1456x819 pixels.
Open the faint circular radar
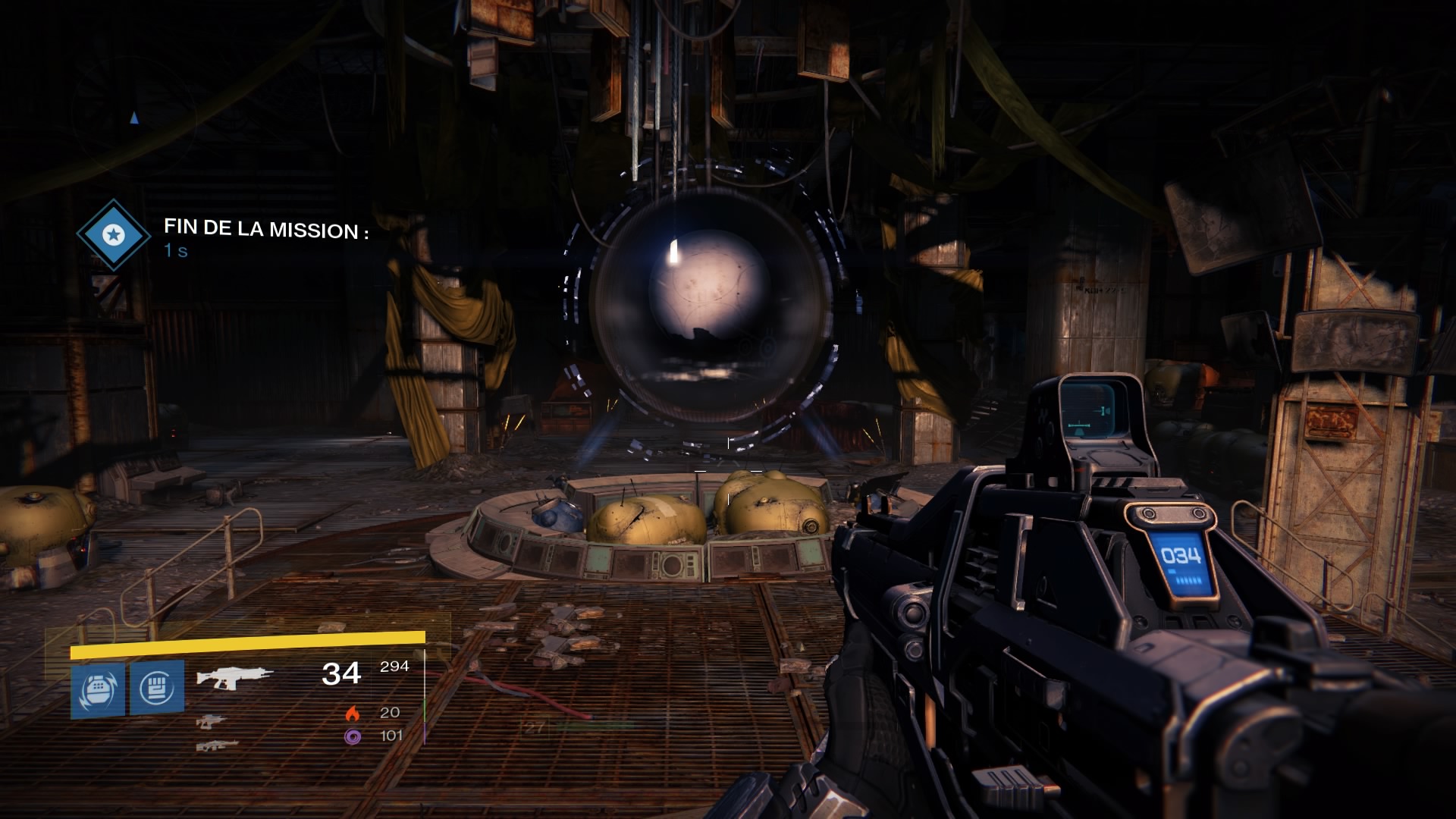point(135,119)
